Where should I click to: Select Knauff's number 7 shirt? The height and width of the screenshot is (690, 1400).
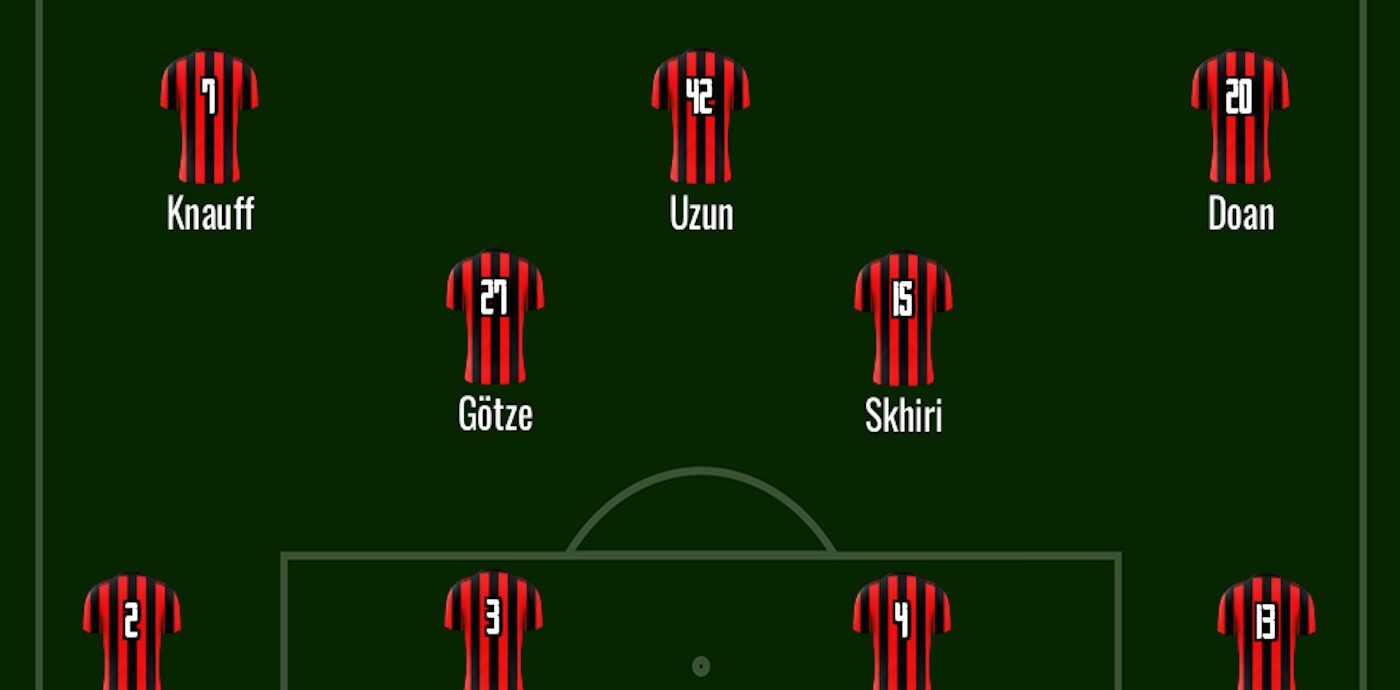[x=209, y=116]
